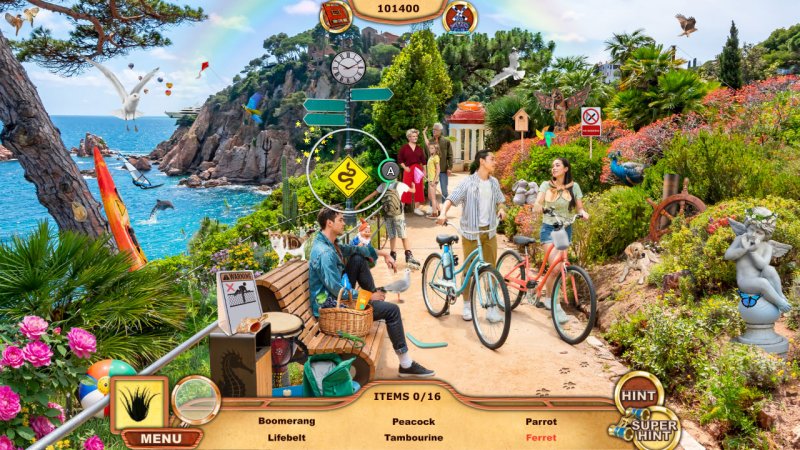Choose Tambourine from the item list
The image size is (800, 450).
413,437
